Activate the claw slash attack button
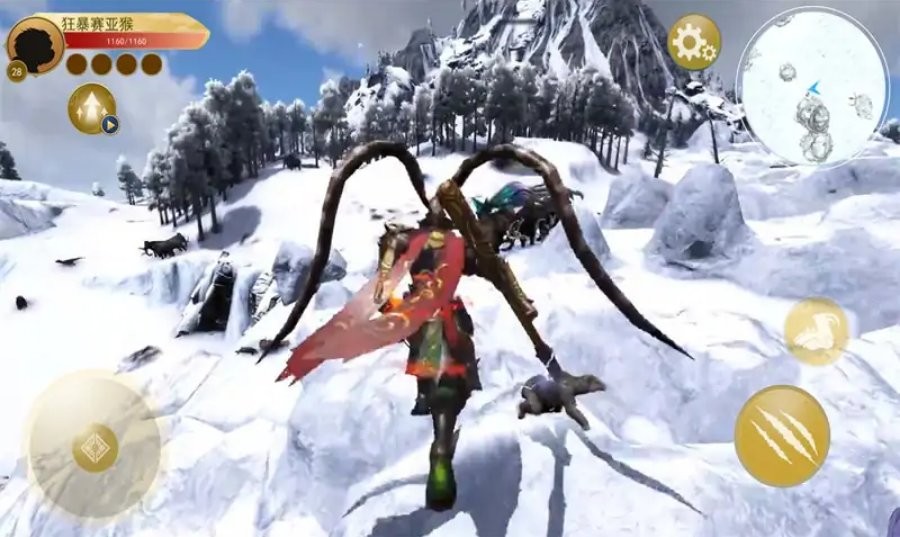This screenshot has width=900, height=537. [781, 436]
